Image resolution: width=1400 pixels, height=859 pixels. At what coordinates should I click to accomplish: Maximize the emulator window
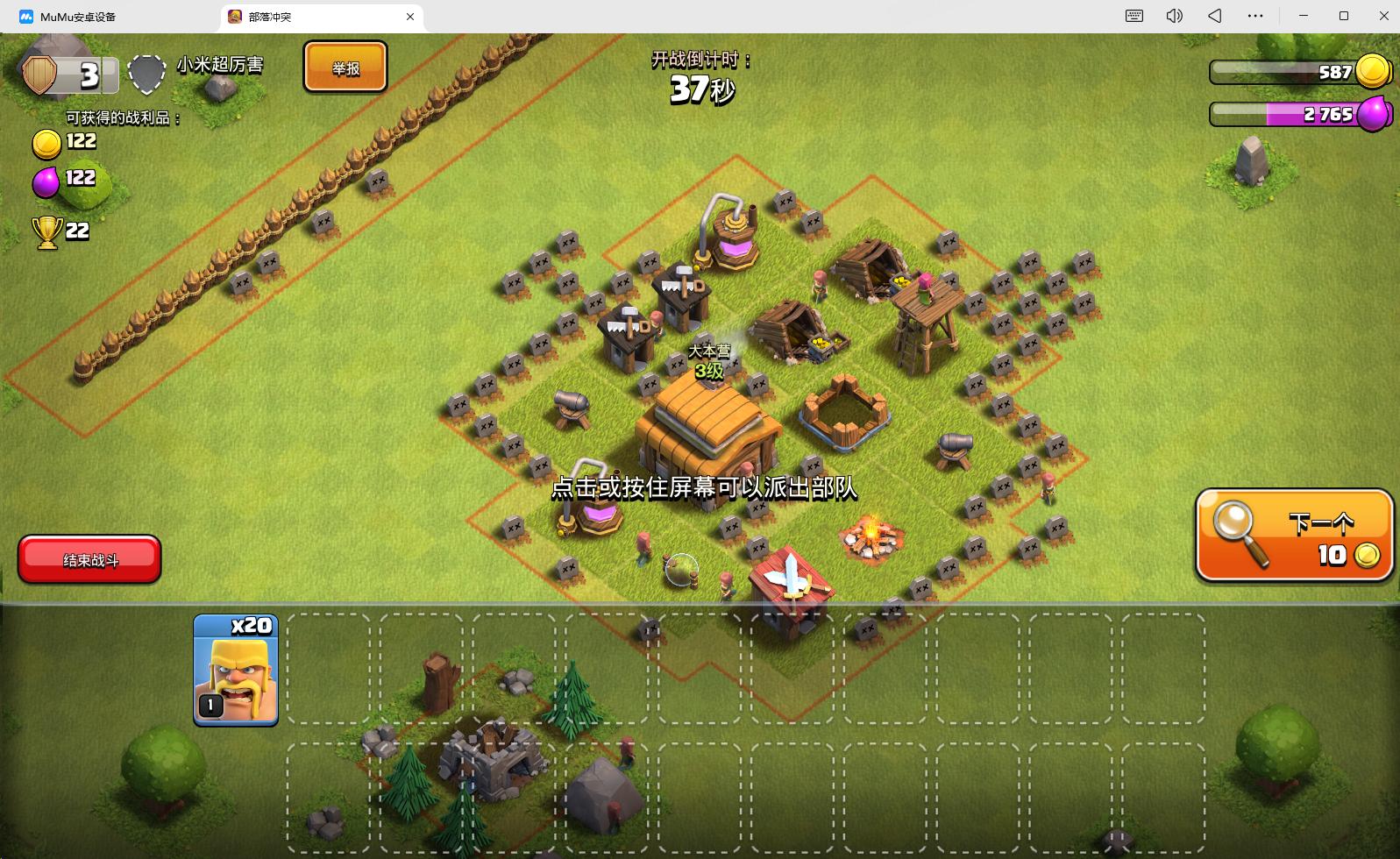tap(1344, 17)
